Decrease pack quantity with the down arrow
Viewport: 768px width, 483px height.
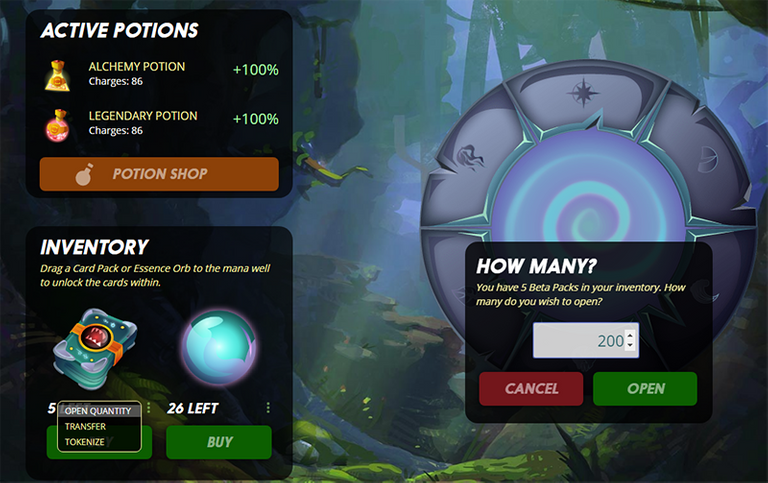[x=630, y=347]
